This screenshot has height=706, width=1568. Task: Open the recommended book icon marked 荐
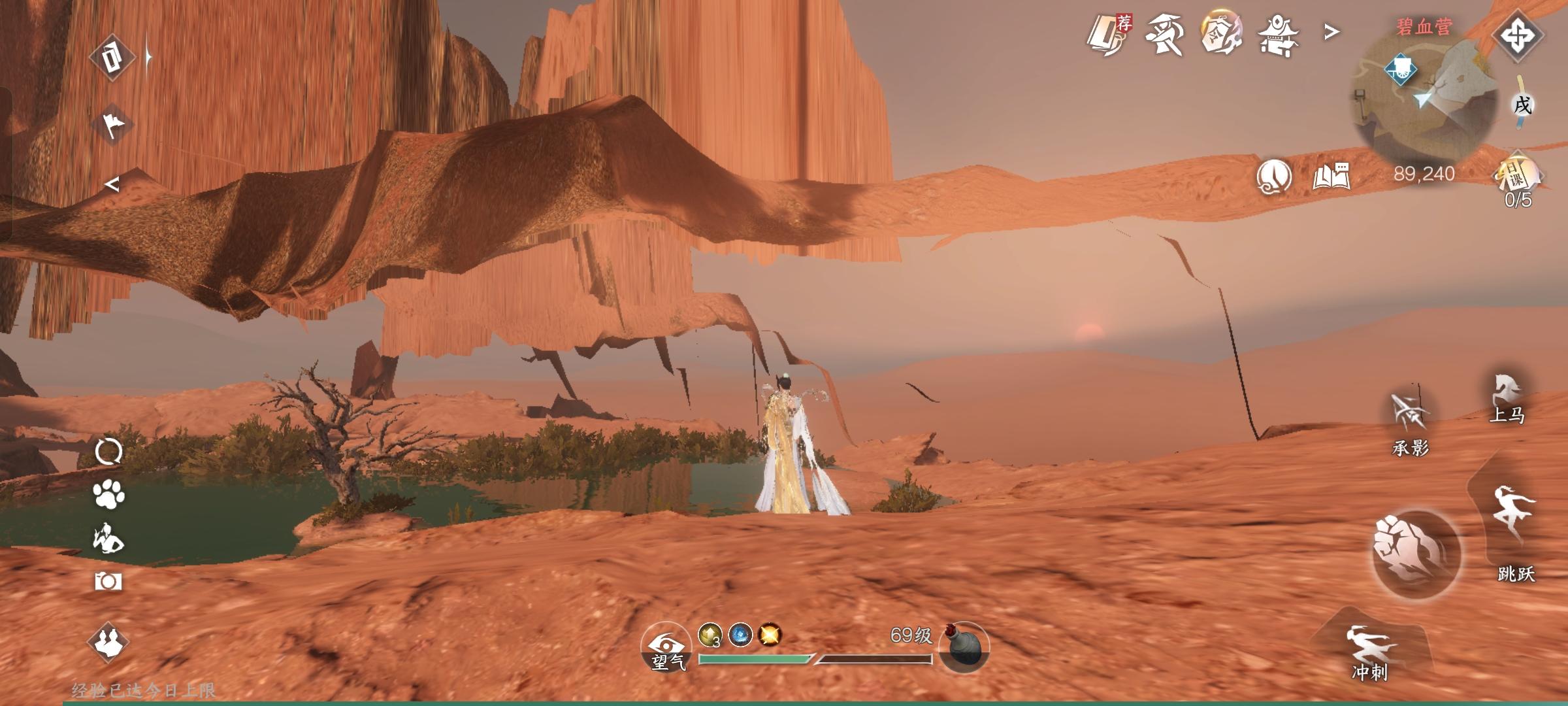pyautogui.click(x=1107, y=34)
